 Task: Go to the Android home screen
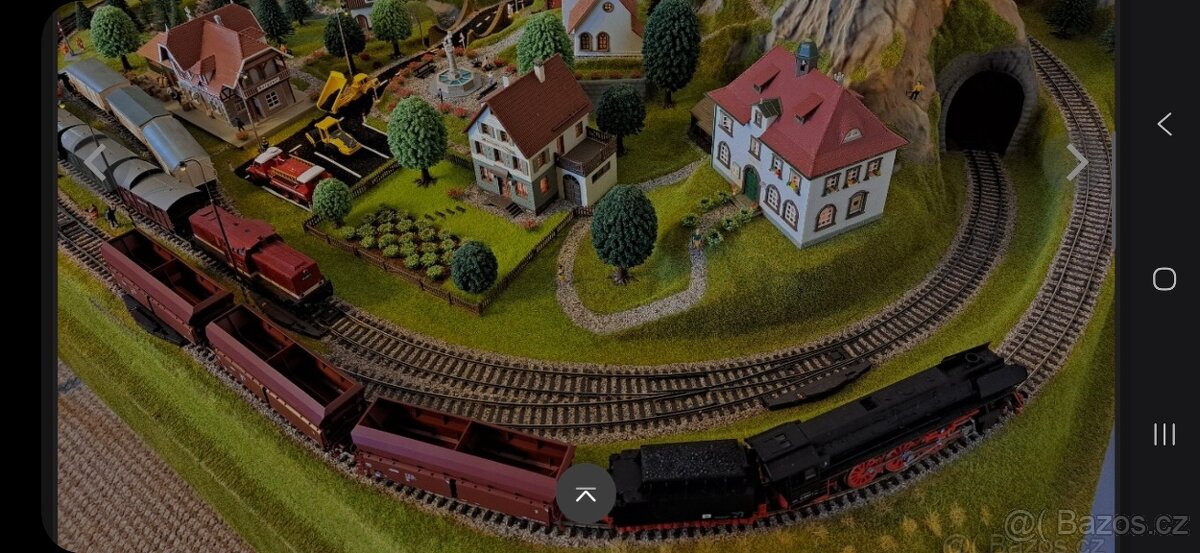pyautogui.click(x=1164, y=279)
